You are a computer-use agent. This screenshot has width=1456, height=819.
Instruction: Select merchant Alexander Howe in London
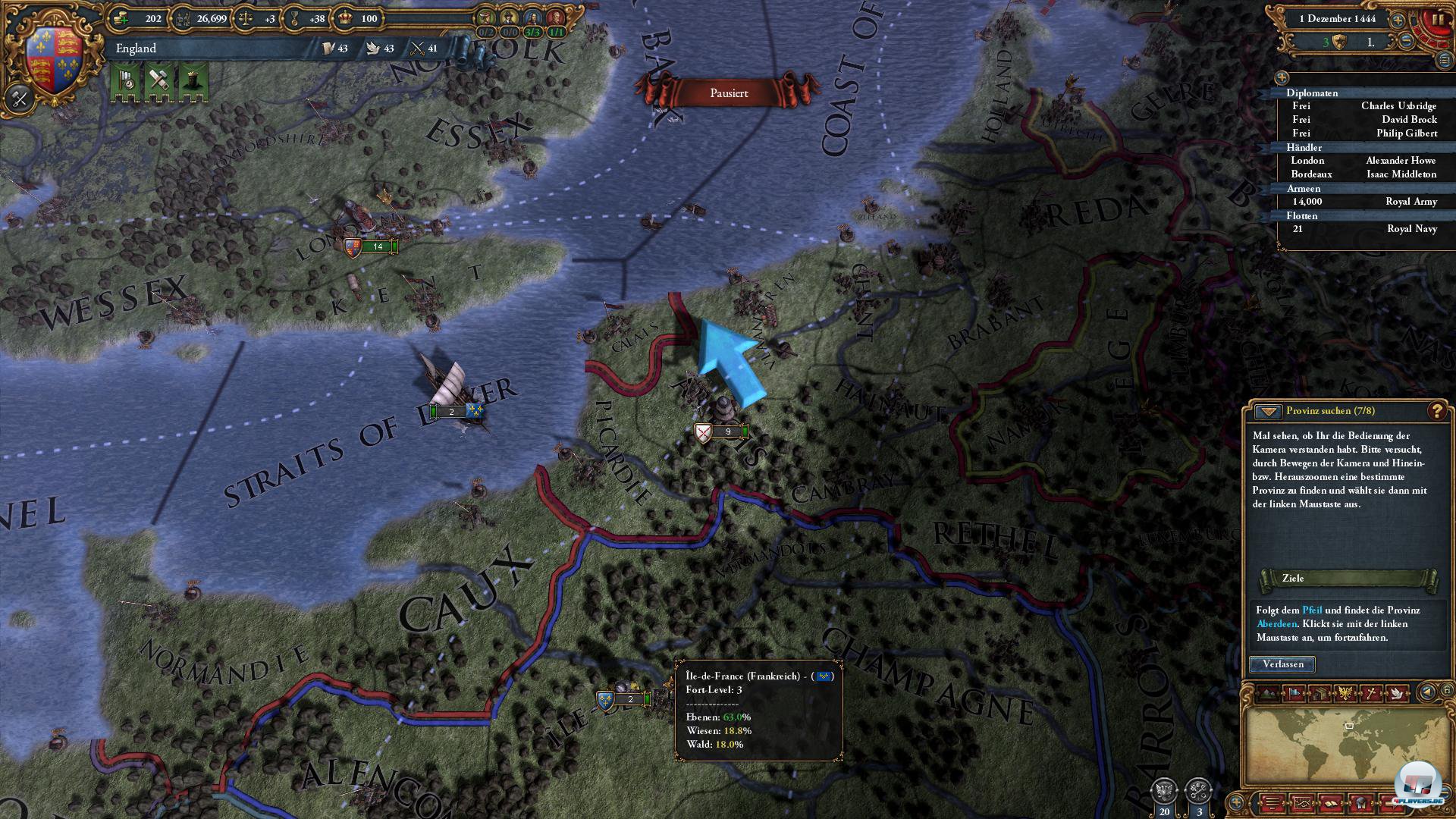[x=1400, y=161]
